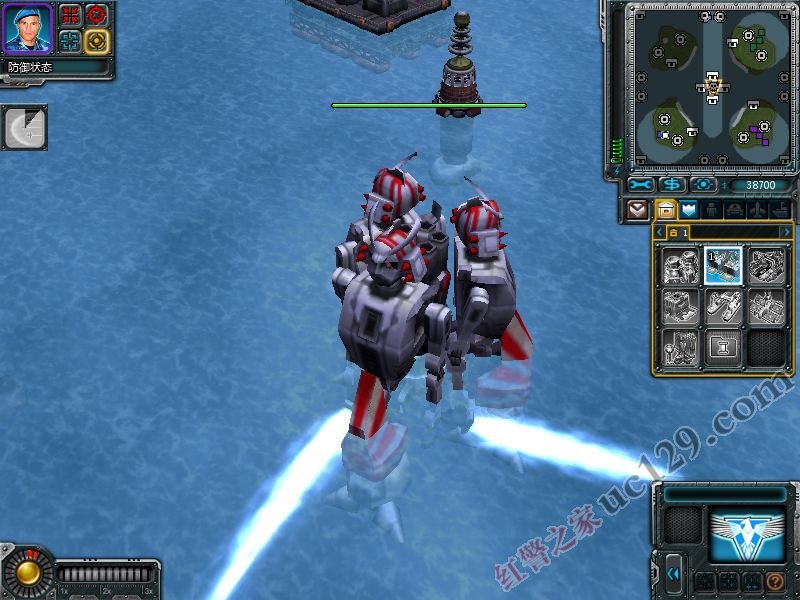This screenshot has height=600, width=800.
Task: Click the commander portrait with blue beret
Action: click(28, 28)
